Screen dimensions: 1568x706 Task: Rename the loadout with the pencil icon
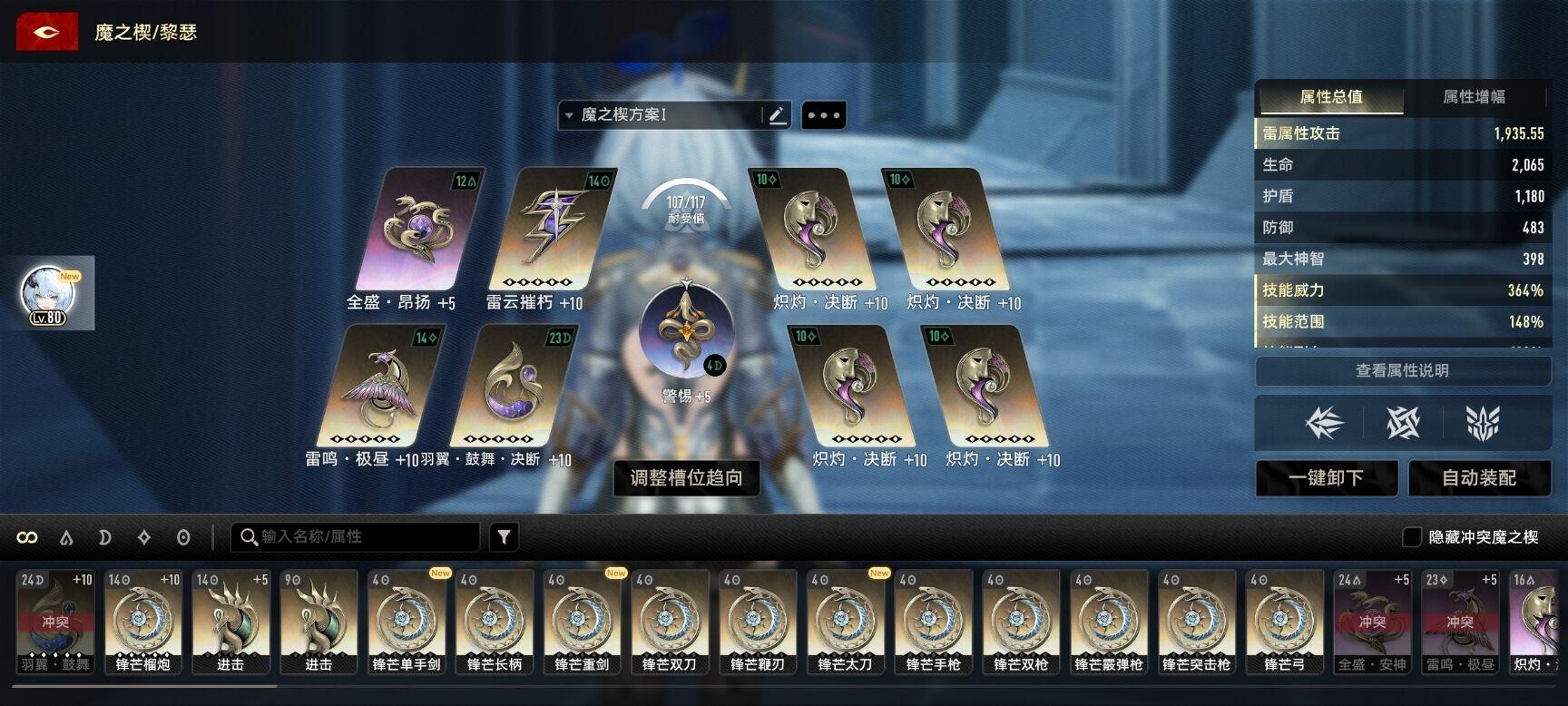(x=777, y=115)
